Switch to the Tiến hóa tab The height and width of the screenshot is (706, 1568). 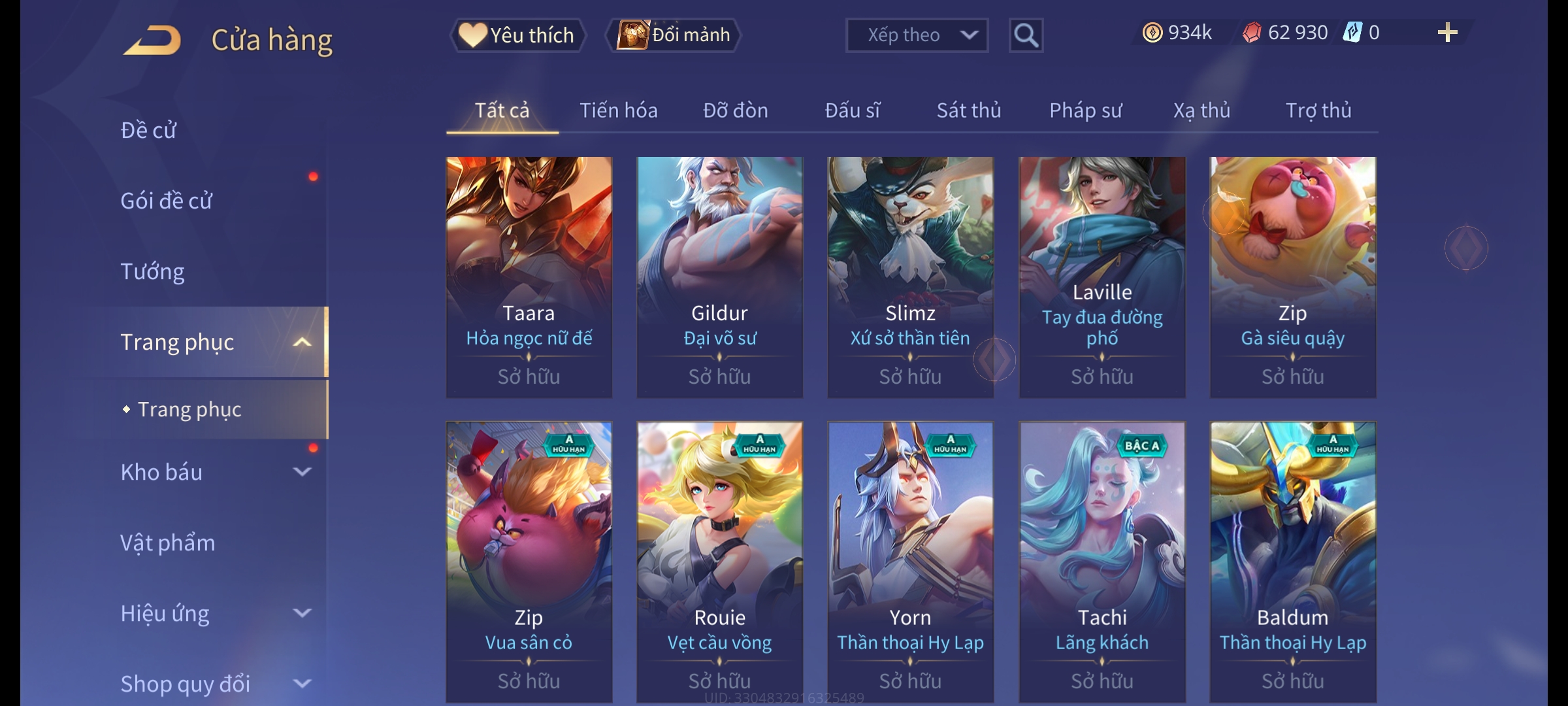coord(618,110)
